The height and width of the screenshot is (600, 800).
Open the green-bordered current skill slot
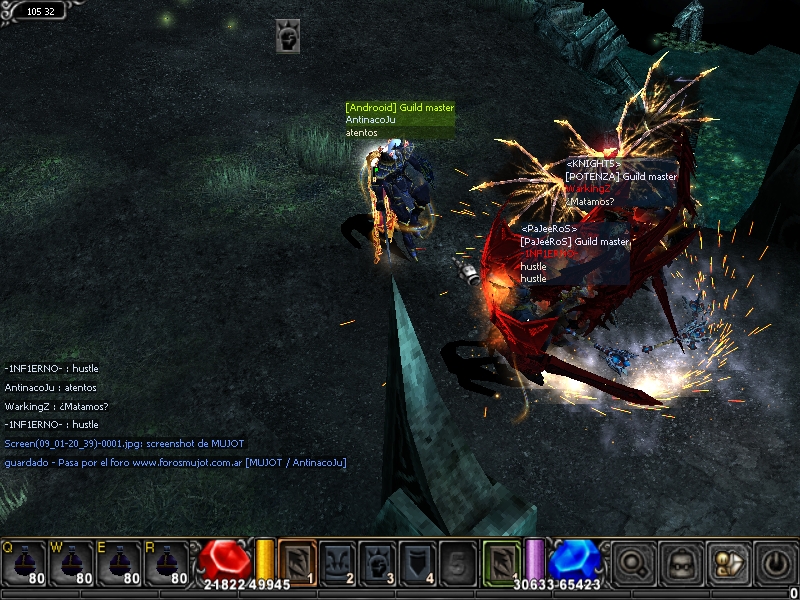click(501, 562)
